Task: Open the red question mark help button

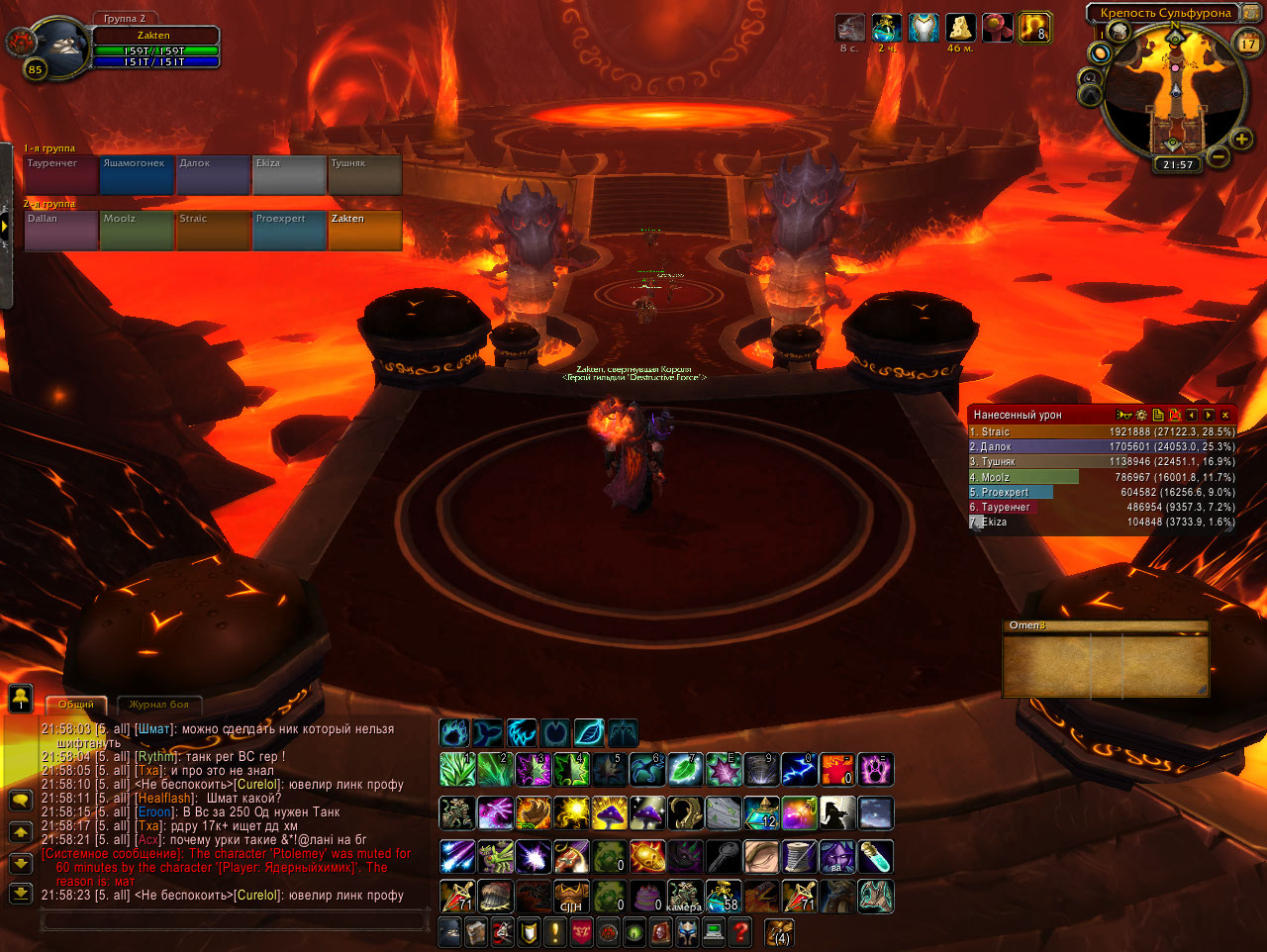Action: coord(738,931)
